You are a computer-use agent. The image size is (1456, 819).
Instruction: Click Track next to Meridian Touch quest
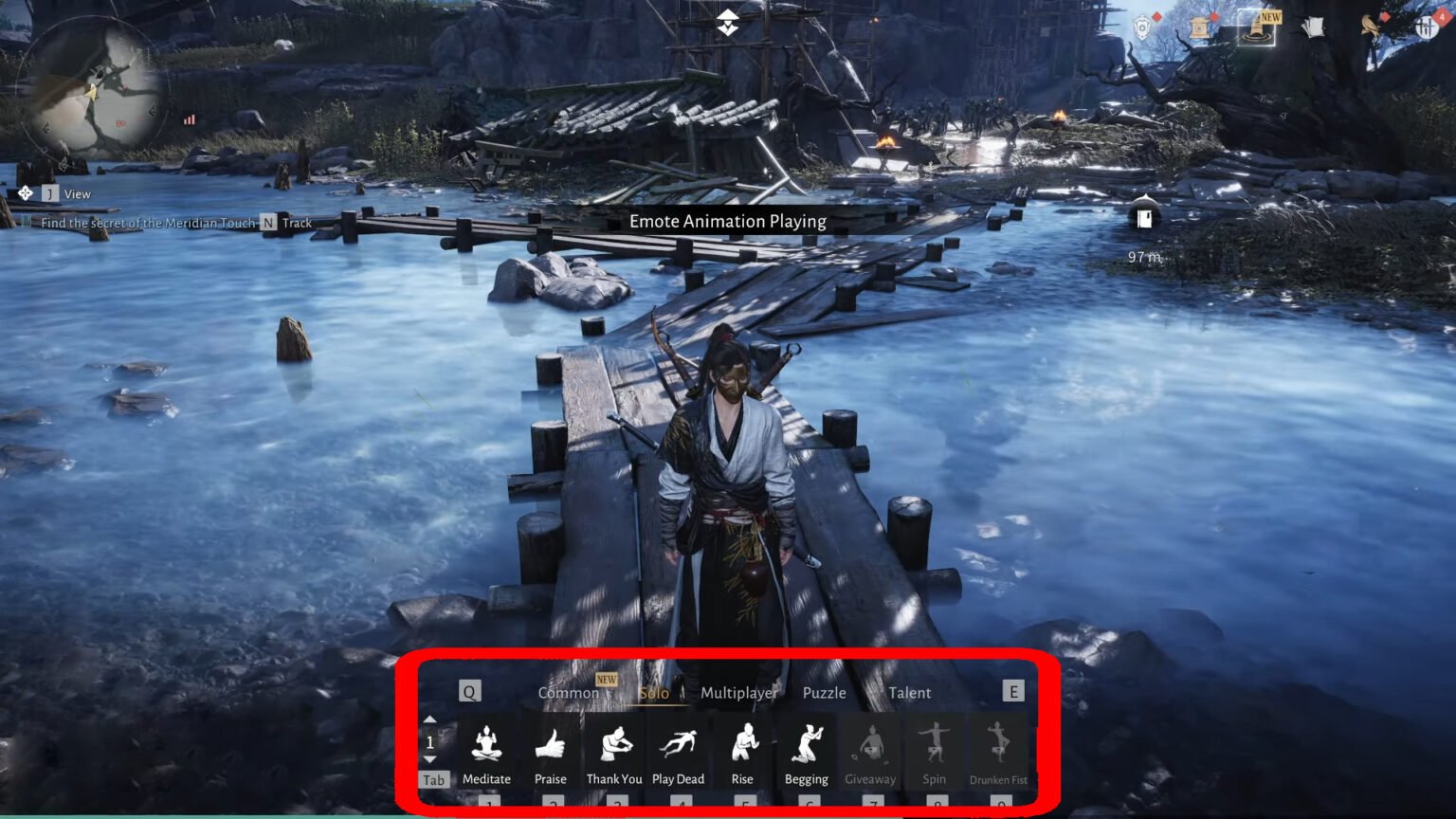pos(297,222)
